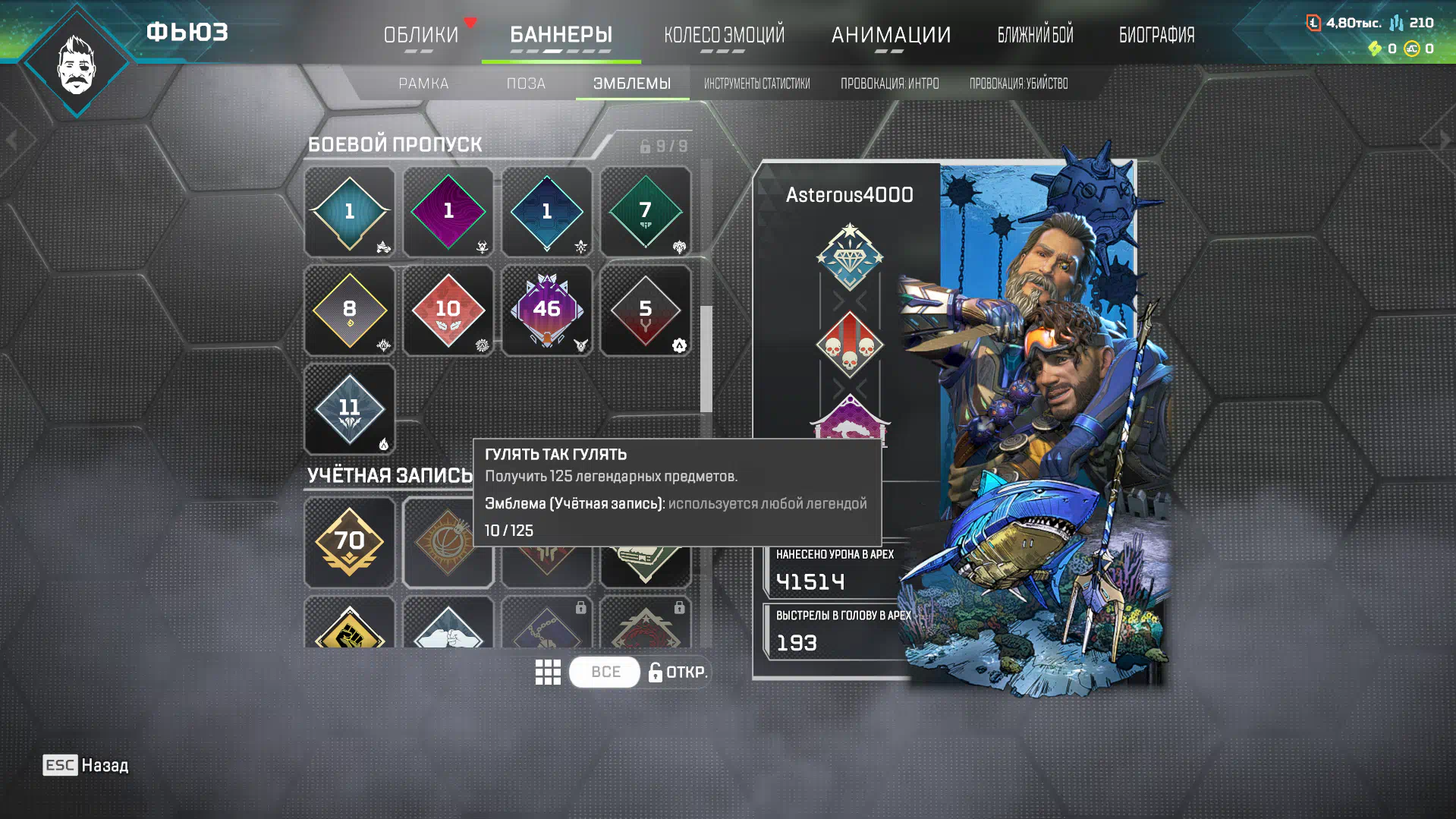
Task: Open ИНСТРУМЕНТЫ СТАТИСТИКИ sub-tab
Action: coord(756,83)
